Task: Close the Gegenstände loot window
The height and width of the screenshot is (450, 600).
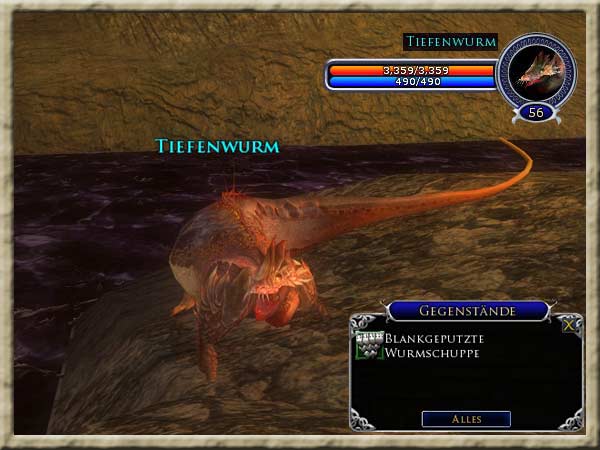Action: coord(570,325)
